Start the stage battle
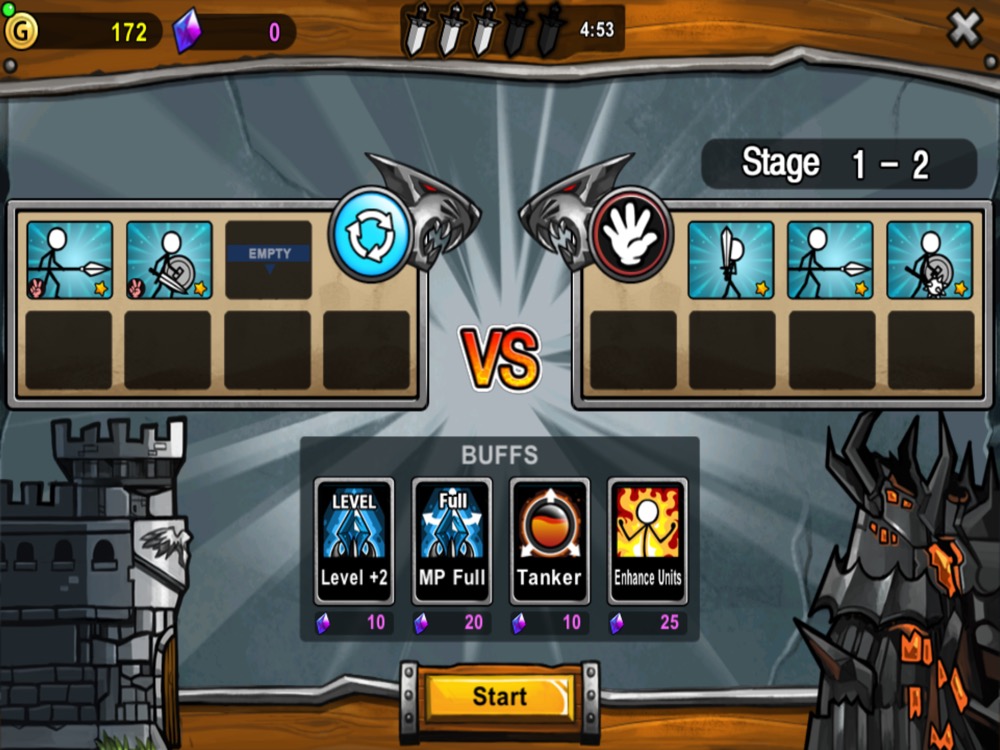The width and height of the screenshot is (1000, 750). 499,697
